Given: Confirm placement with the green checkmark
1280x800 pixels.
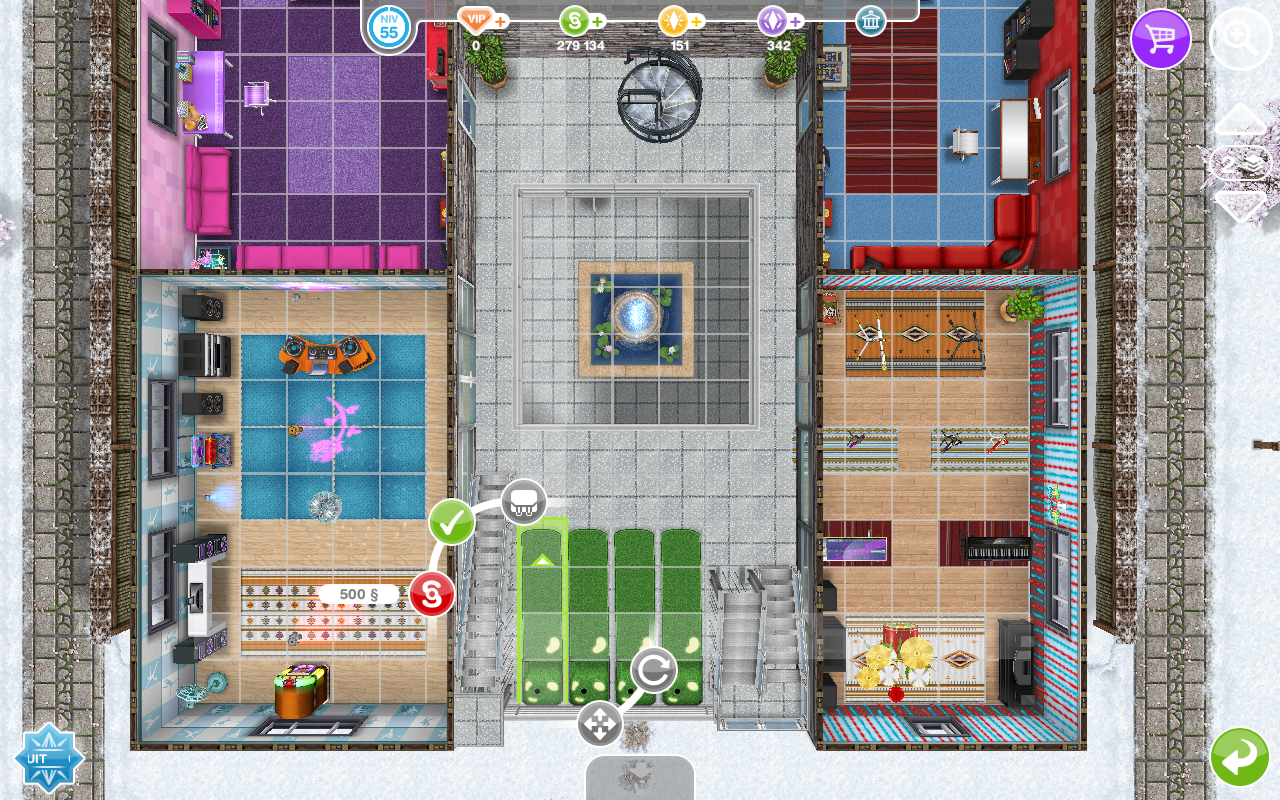Looking at the screenshot, I should [x=452, y=522].
